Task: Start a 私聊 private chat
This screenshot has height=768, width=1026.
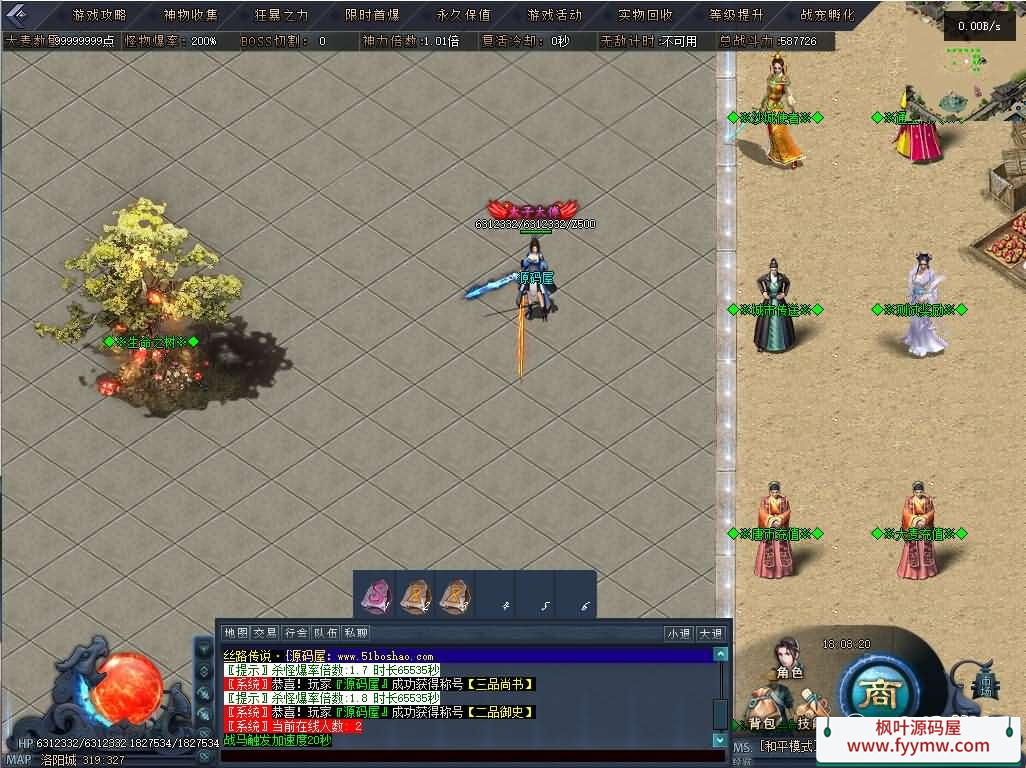Action: tap(355, 633)
